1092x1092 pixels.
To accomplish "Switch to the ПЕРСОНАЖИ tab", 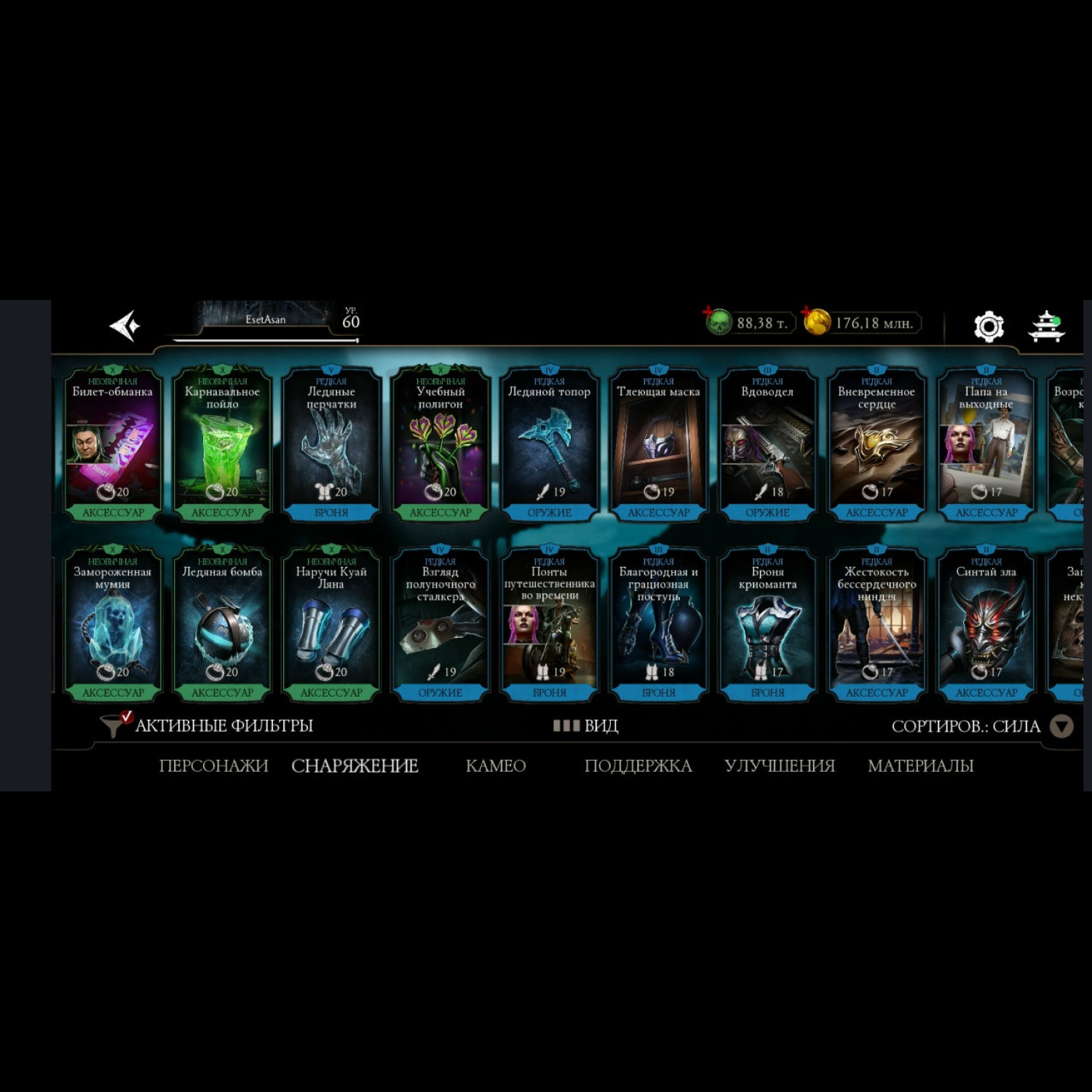I will pyautogui.click(x=213, y=766).
